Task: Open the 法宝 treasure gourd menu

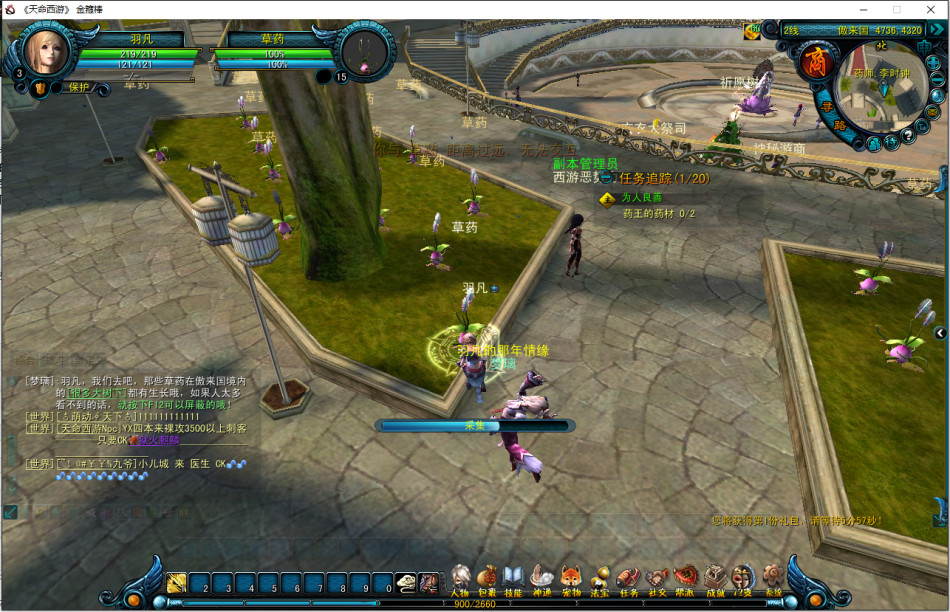Action: tap(600, 577)
